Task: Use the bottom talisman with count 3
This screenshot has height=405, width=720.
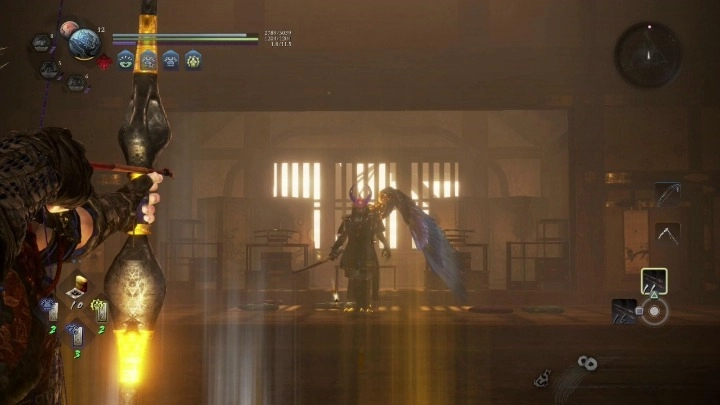Action: click(x=76, y=336)
